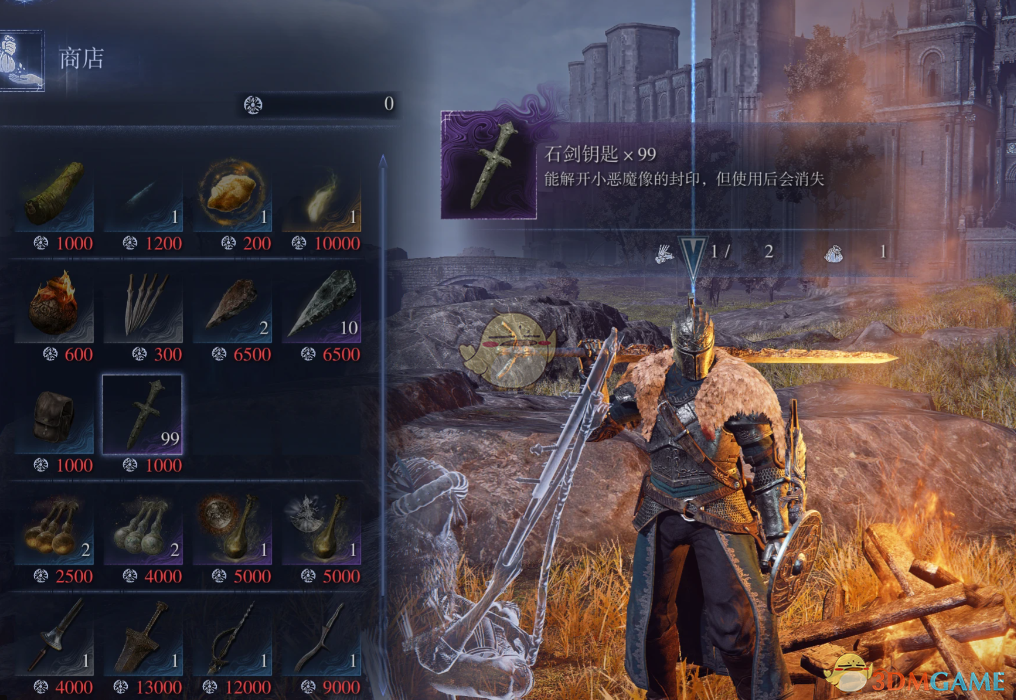Choose the throwing daggers bundle for 300
1016x700 pixels.
click(x=143, y=304)
